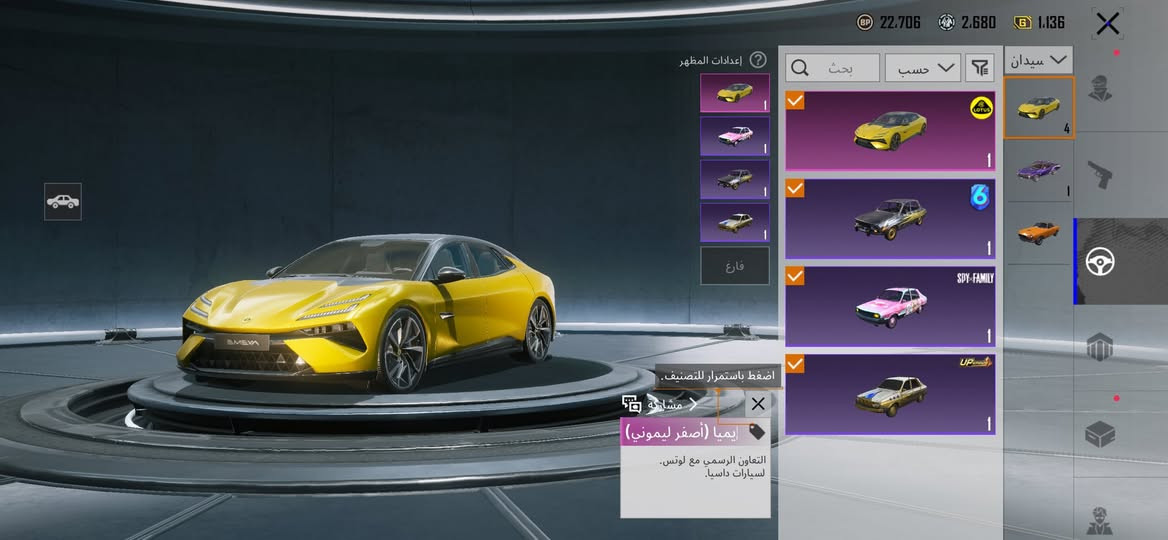Toggle the car view icon on the left

pos(63,201)
